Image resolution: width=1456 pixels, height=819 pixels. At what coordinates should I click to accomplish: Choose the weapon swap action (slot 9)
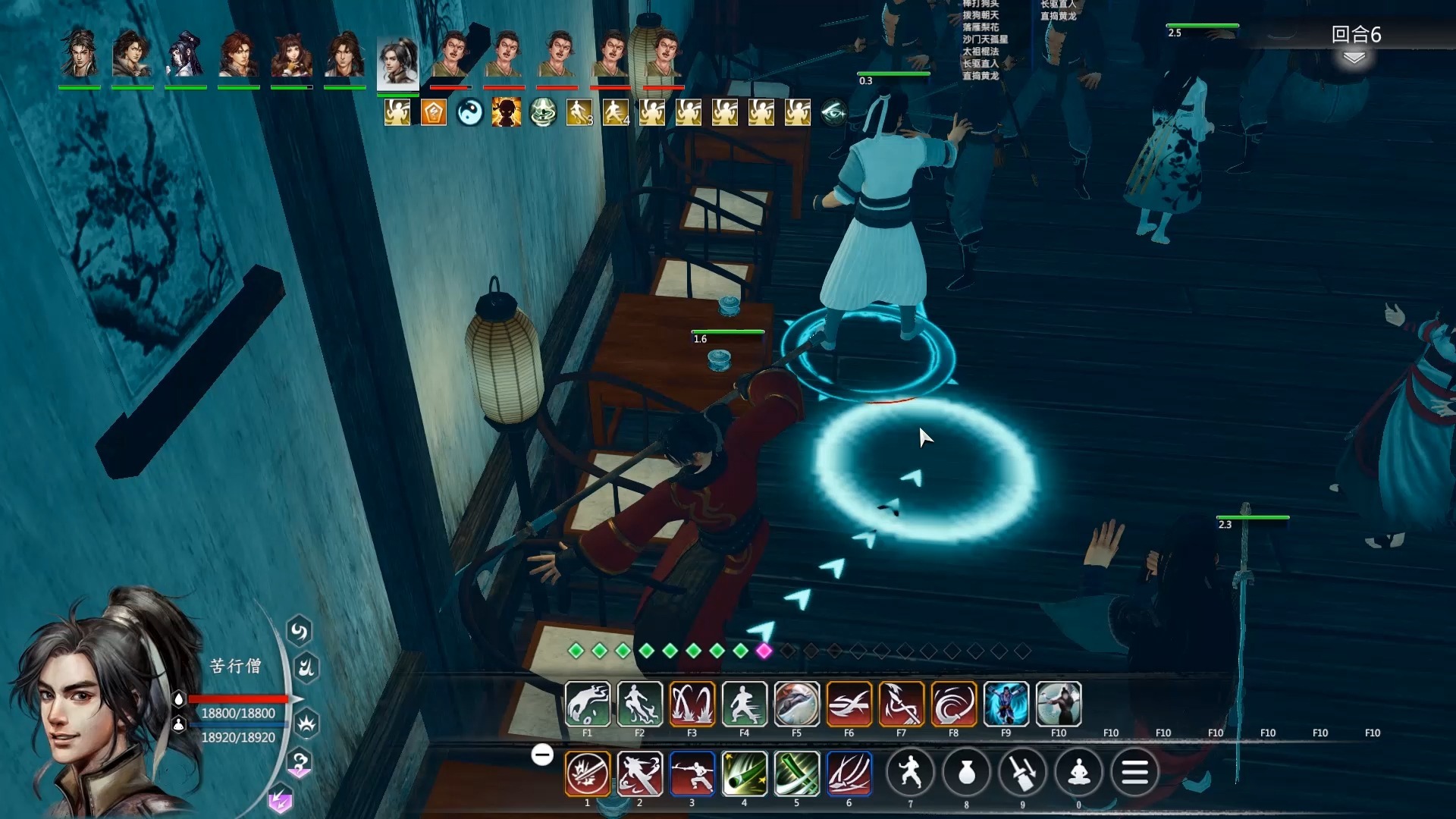[1022, 773]
